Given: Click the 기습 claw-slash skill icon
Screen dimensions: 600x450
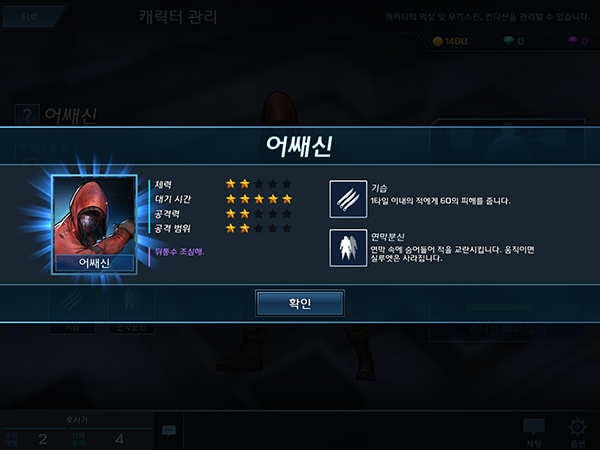Looking at the screenshot, I should coord(349,199).
